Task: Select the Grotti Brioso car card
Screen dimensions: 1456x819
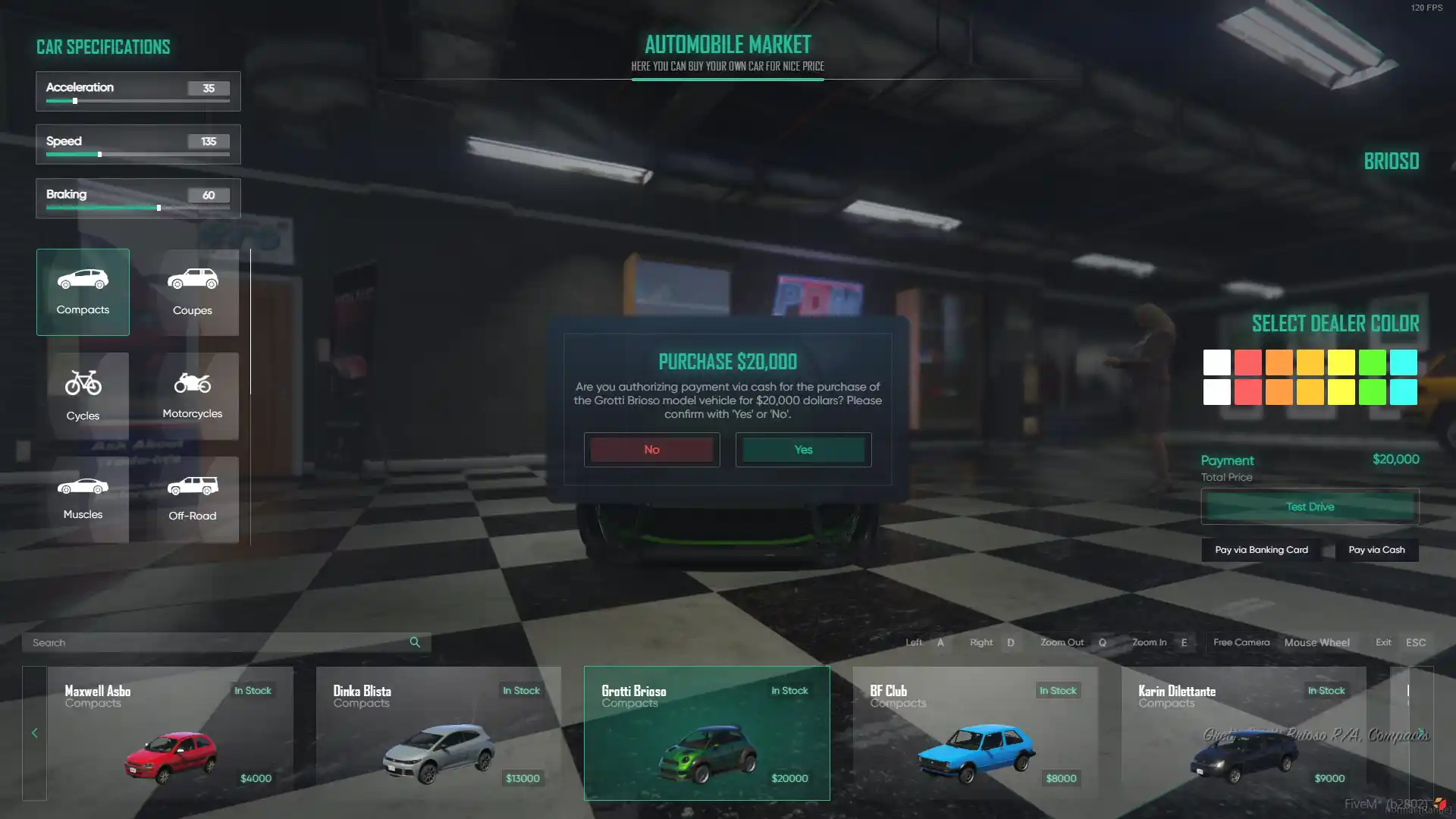Action: pos(707,733)
